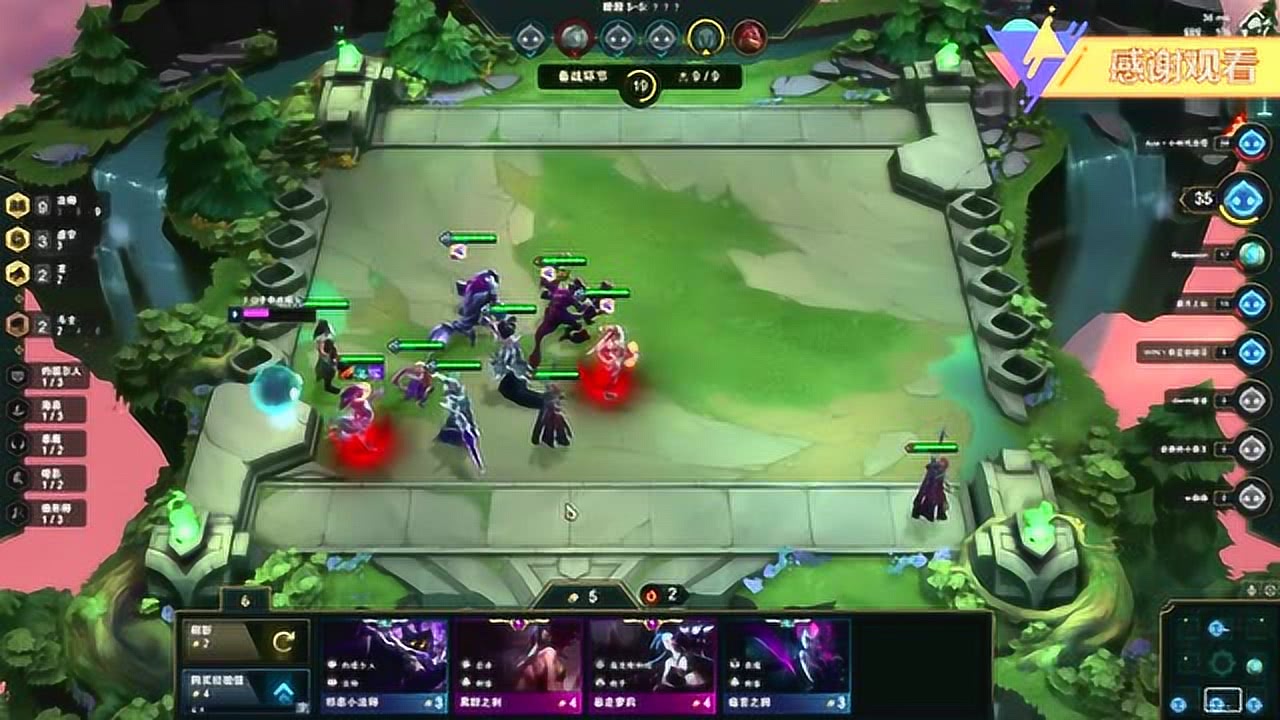Viewport: 1280px width, 720px height.
Task: Select the gold trait showing count 3
Action: coord(17,240)
